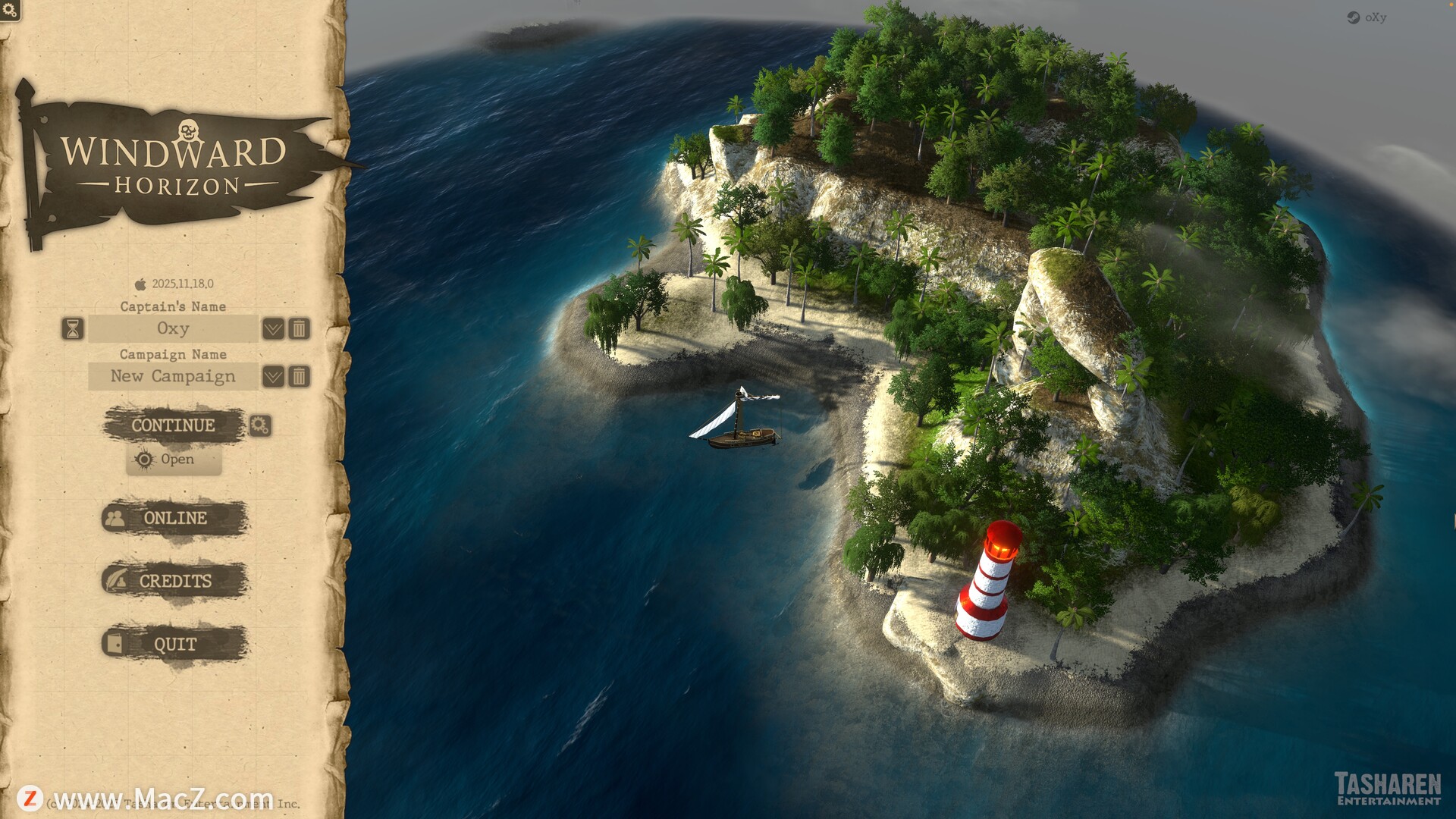Click the Captain's Name field showing Oxy
The height and width of the screenshot is (819, 1456).
tap(173, 329)
